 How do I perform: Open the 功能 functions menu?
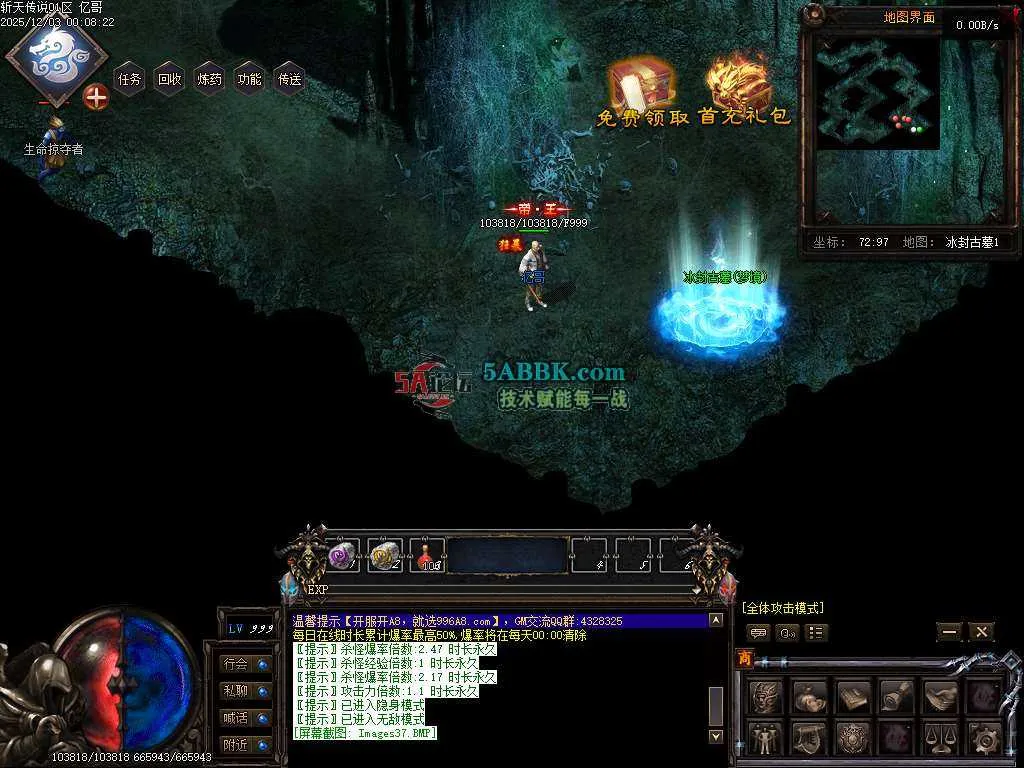point(249,79)
